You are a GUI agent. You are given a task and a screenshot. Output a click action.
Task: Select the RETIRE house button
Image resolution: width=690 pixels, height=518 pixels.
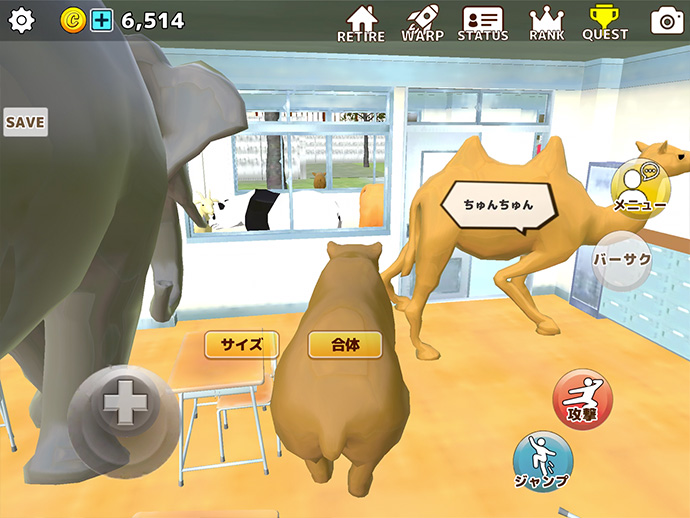pyautogui.click(x=360, y=23)
